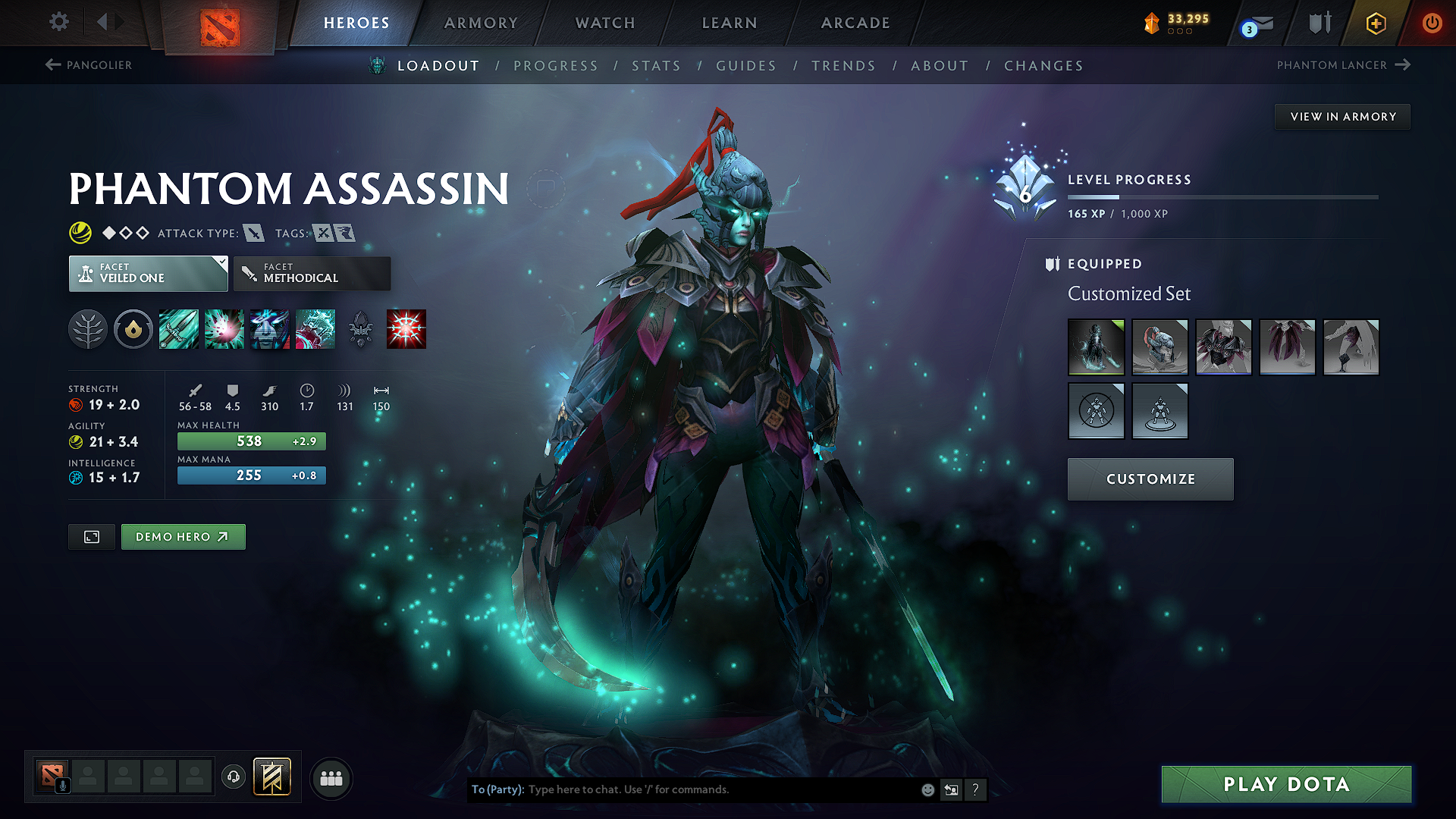
Task: Expand the hero portrait view icon
Action: coord(91,536)
